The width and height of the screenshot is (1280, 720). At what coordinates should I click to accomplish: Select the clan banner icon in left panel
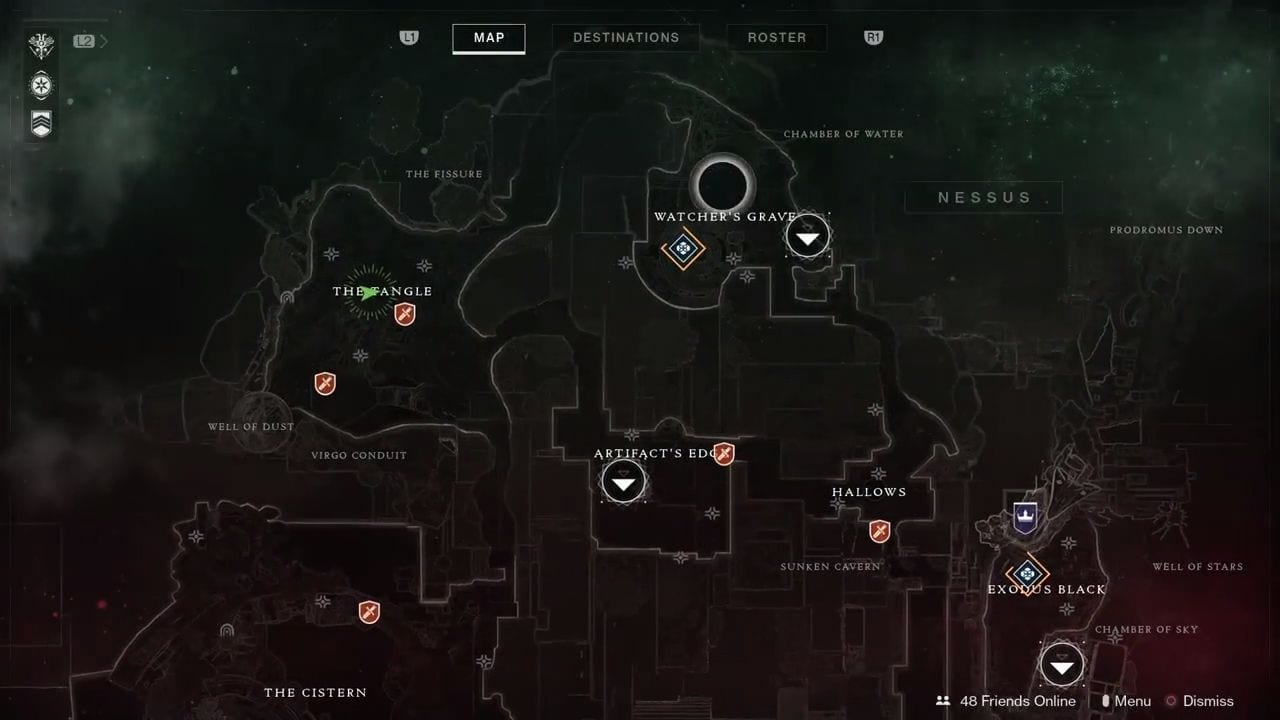click(x=42, y=123)
